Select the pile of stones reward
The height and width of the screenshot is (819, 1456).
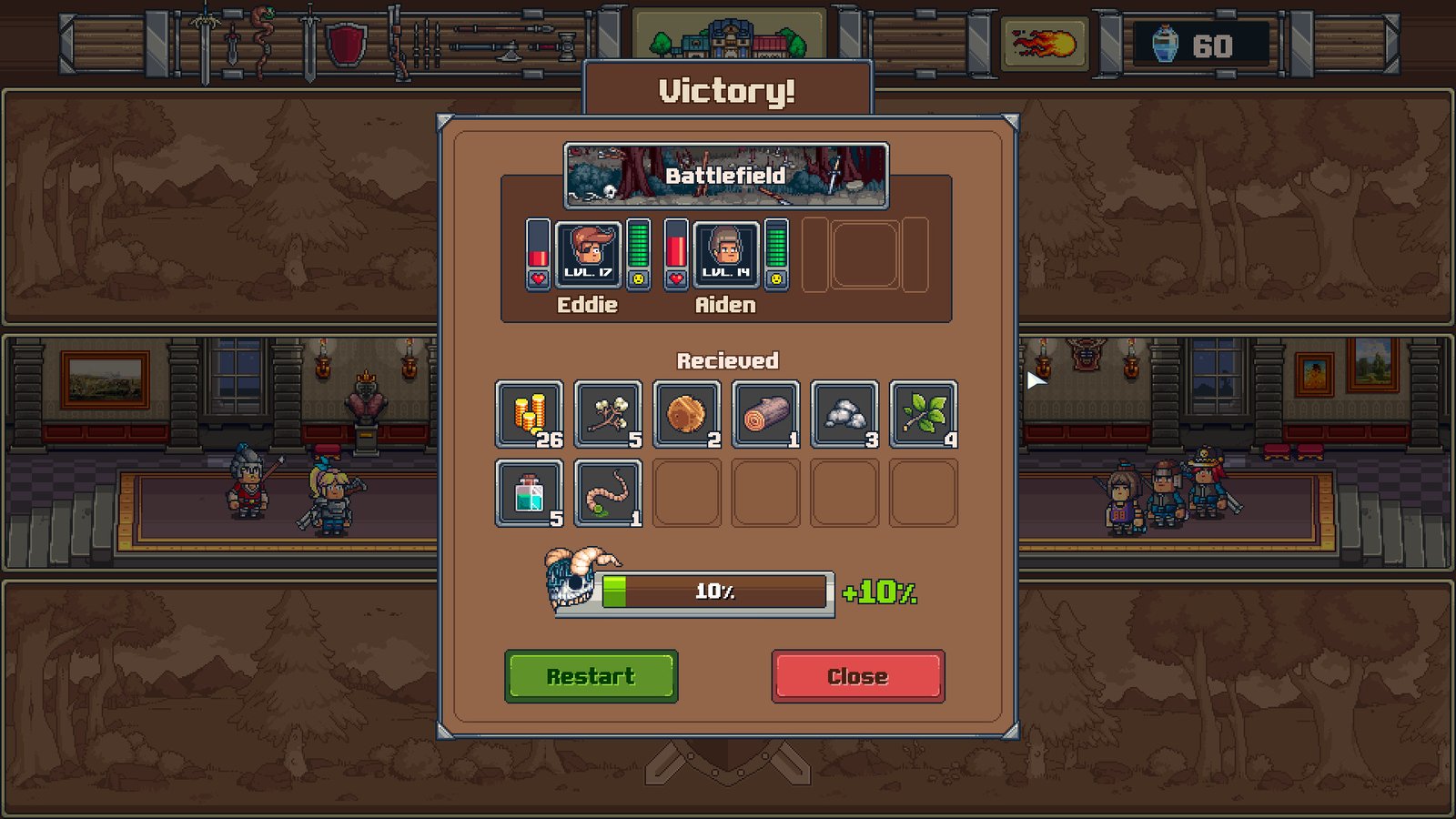pyautogui.click(x=844, y=414)
